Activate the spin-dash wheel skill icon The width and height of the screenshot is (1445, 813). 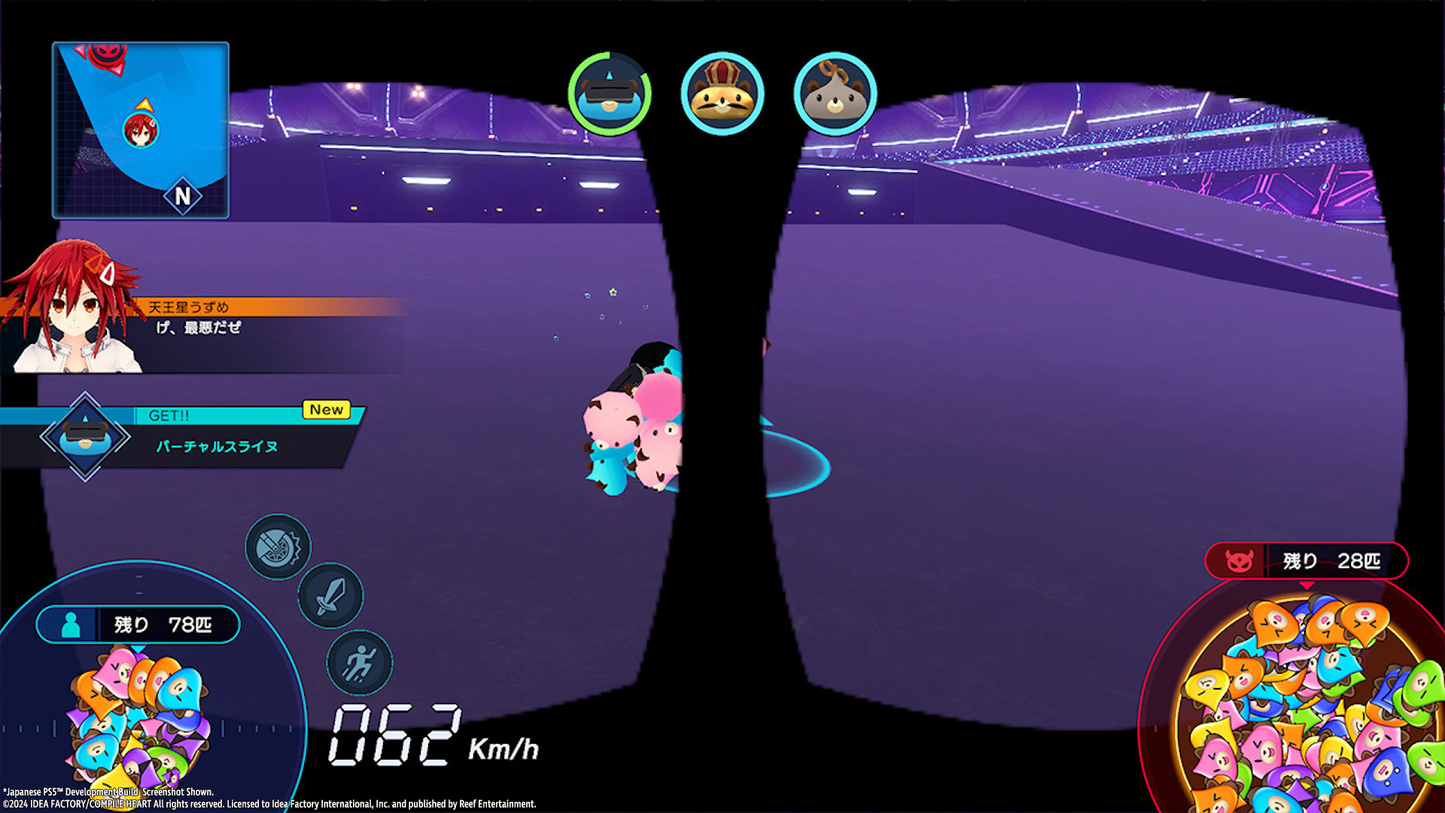click(278, 548)
